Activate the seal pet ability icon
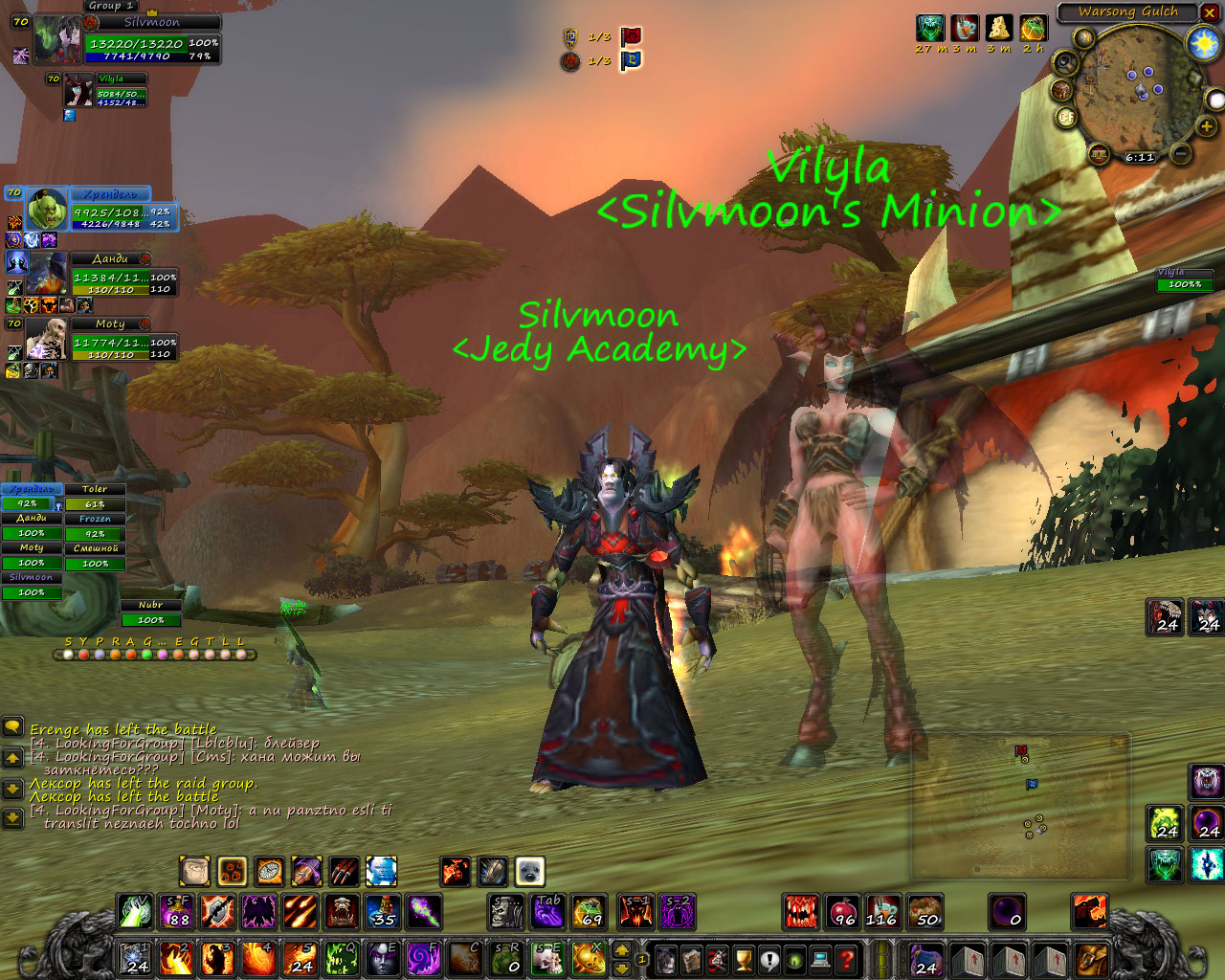The height and width of the screenshot is (980, 1225). (x=529, y=871)
